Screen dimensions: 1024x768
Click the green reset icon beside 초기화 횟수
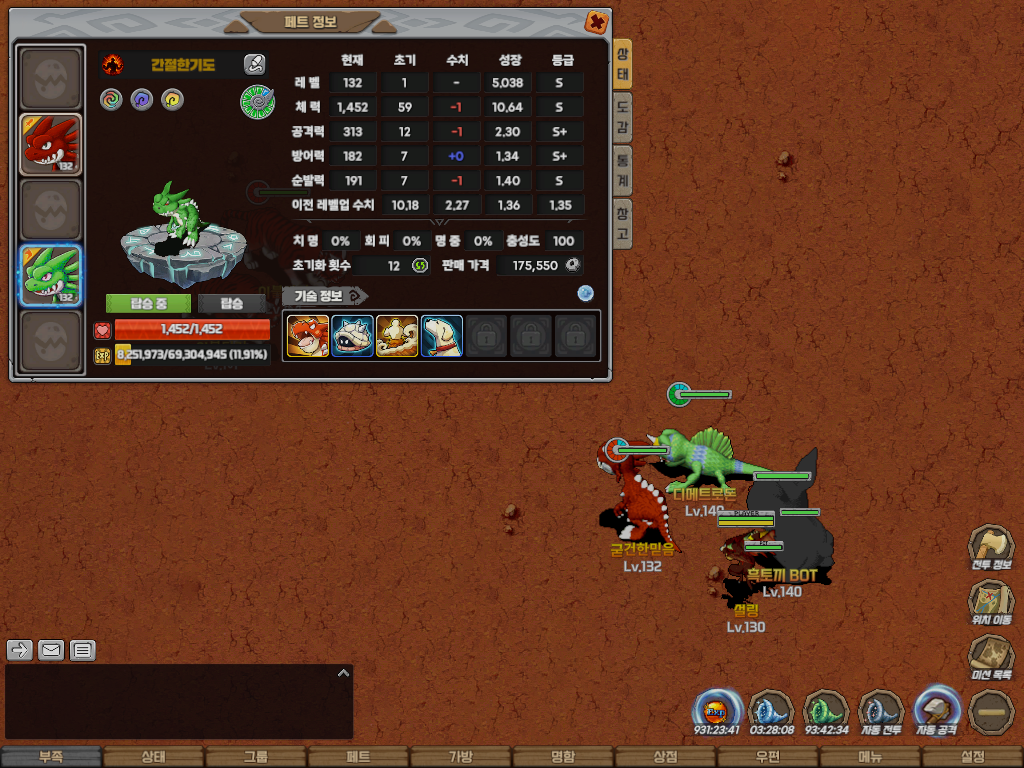(x=420, y=265)
